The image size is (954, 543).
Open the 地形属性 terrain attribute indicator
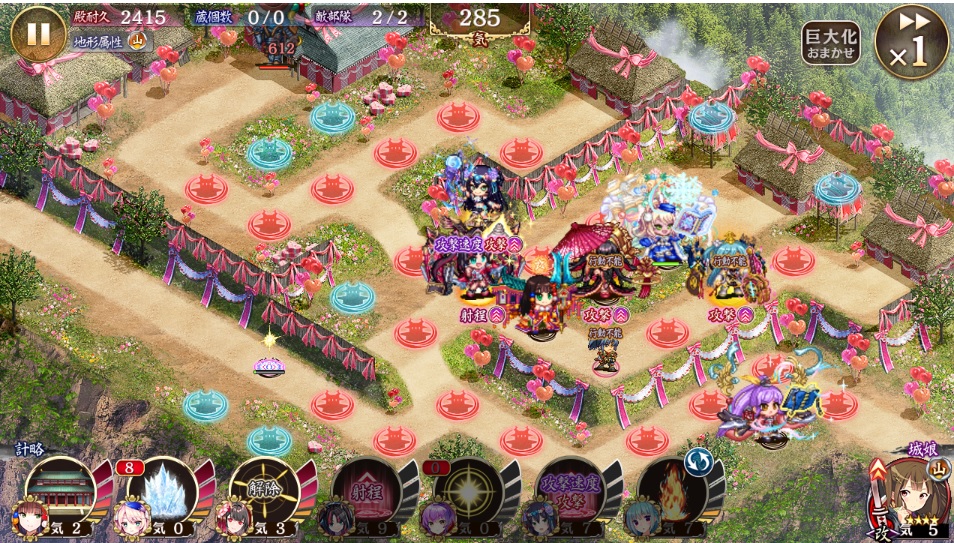coord(110,42)
